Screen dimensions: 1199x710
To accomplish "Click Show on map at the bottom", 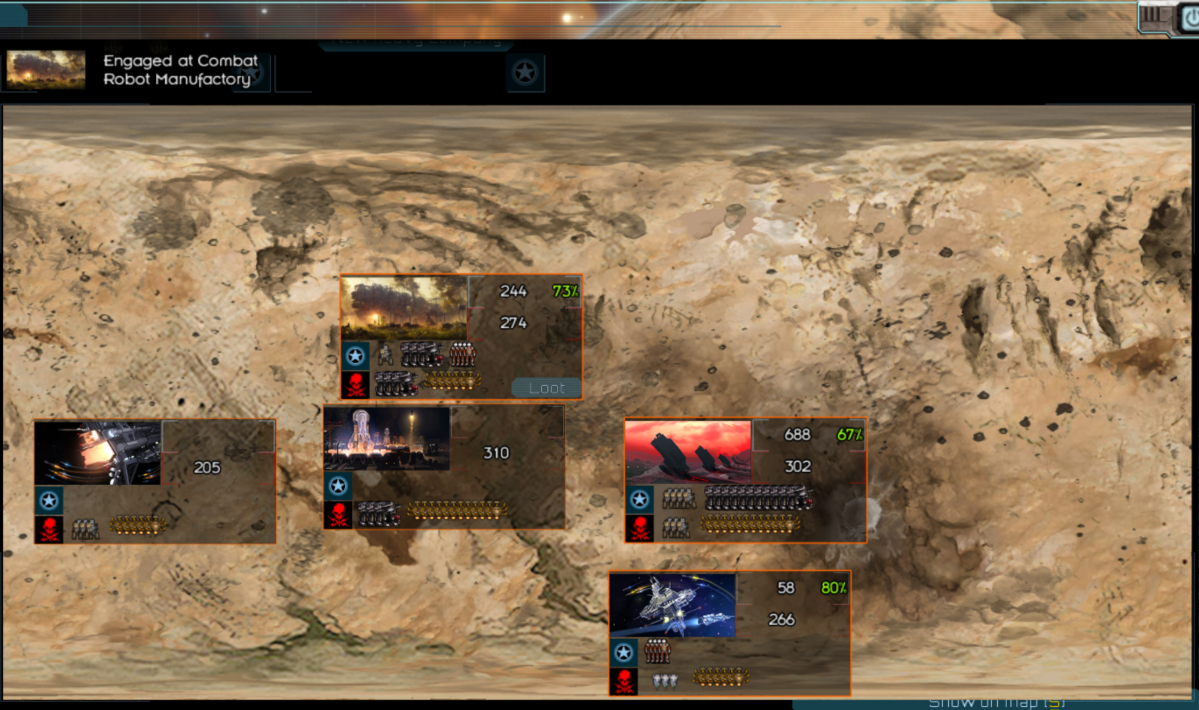I will (x=996, y=702).
